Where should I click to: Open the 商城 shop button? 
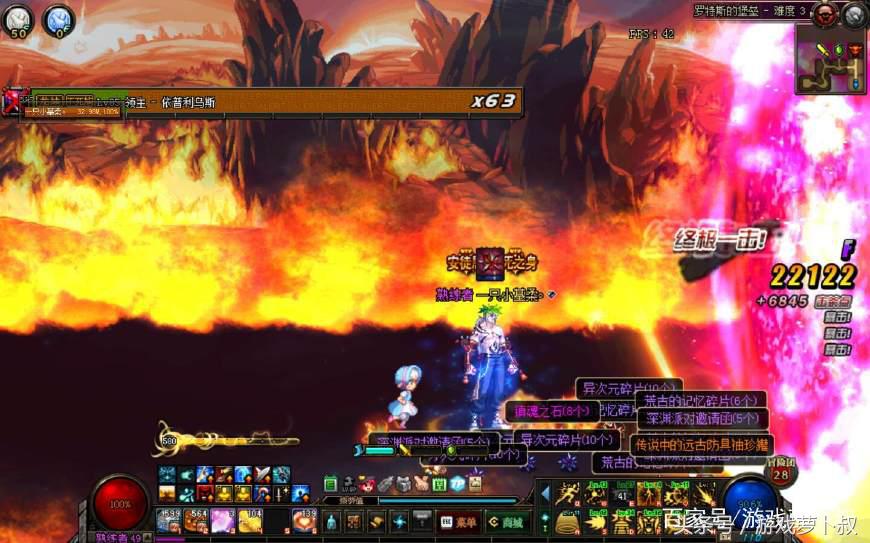[507, 521]
